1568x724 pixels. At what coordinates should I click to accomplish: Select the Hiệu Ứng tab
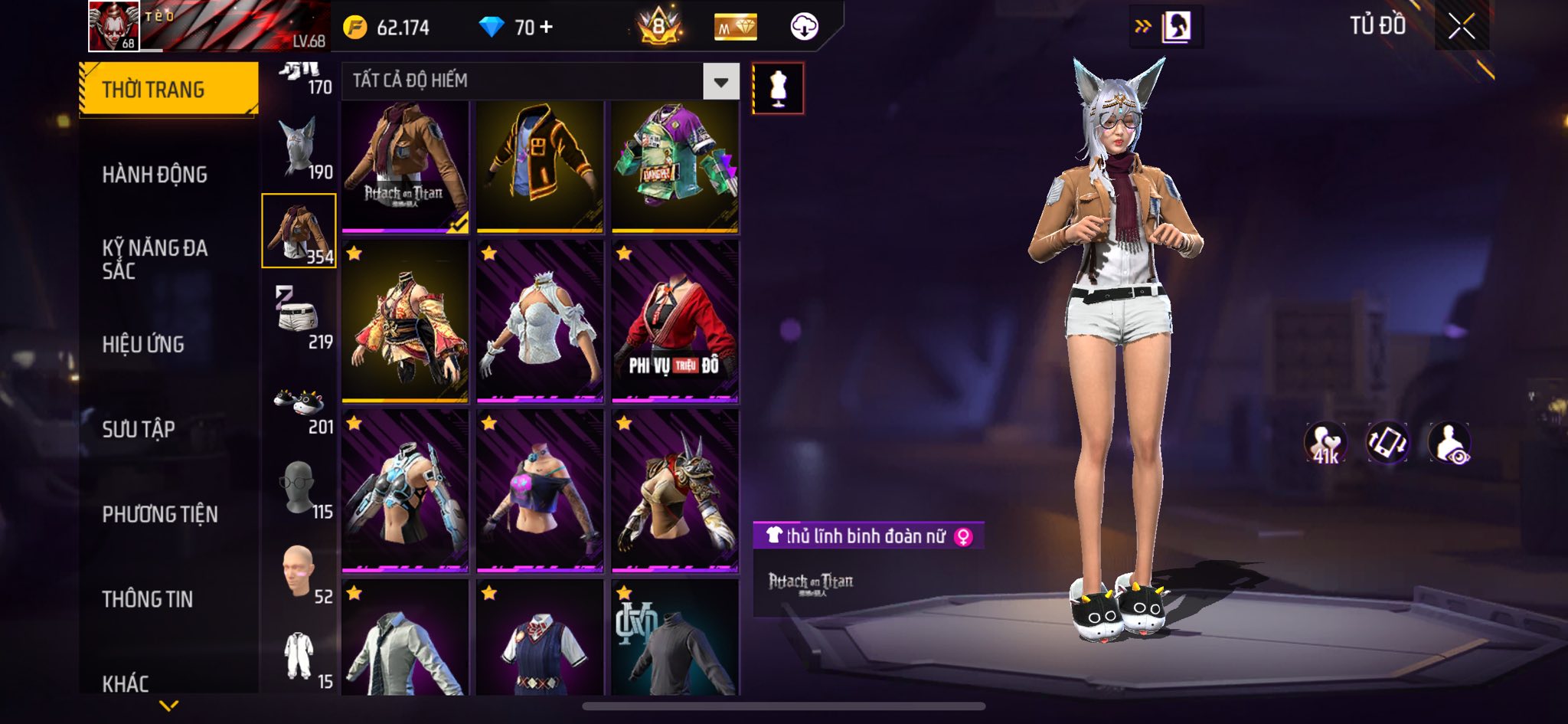click(143, 345)
